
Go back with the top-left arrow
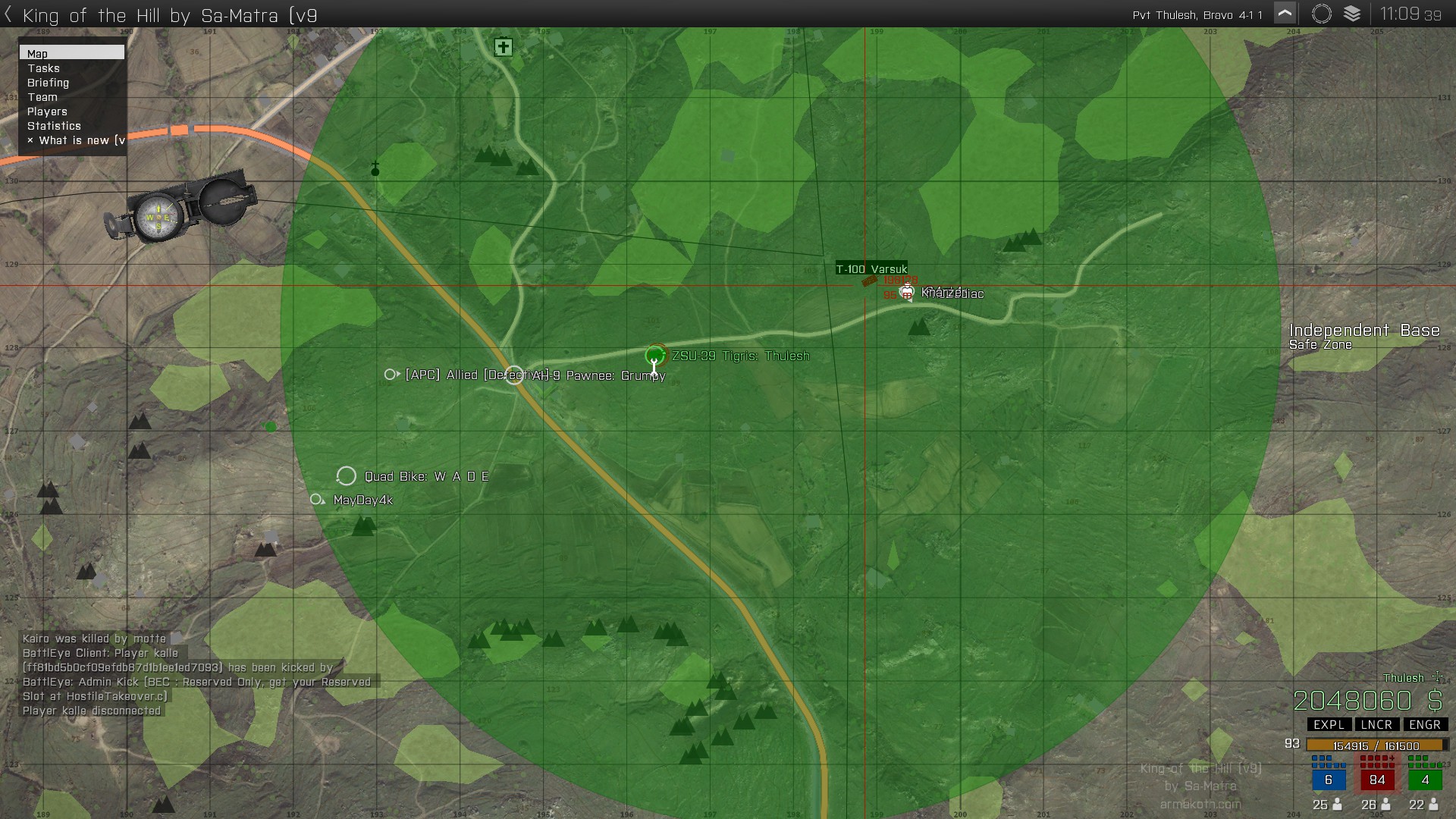[x=8, y=14]
